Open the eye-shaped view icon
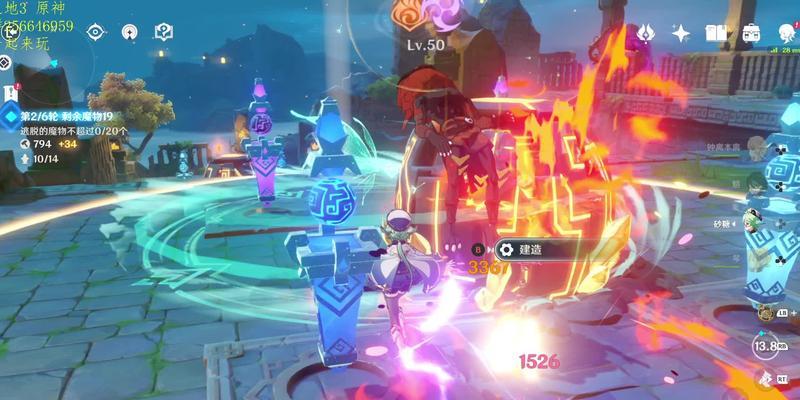800x400 pixels. (x=95, y=31)
